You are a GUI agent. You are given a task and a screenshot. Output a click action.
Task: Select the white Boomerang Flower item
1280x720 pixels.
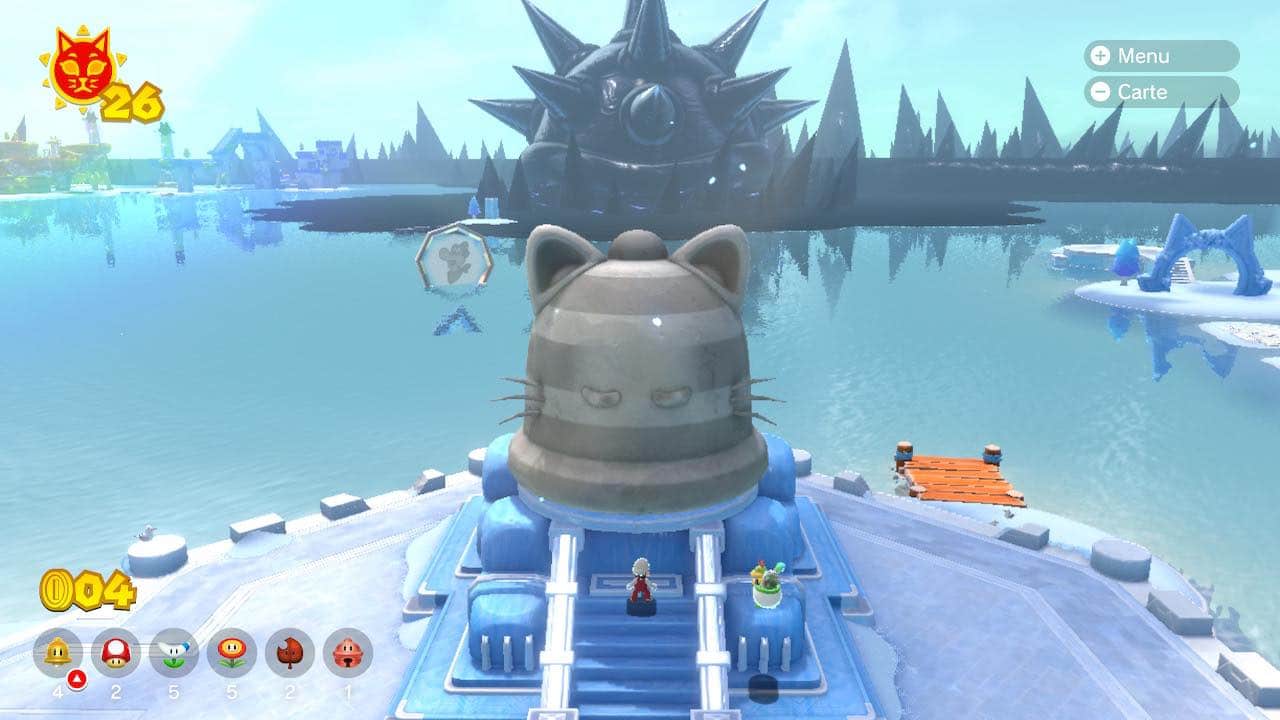tap(174, 653)
